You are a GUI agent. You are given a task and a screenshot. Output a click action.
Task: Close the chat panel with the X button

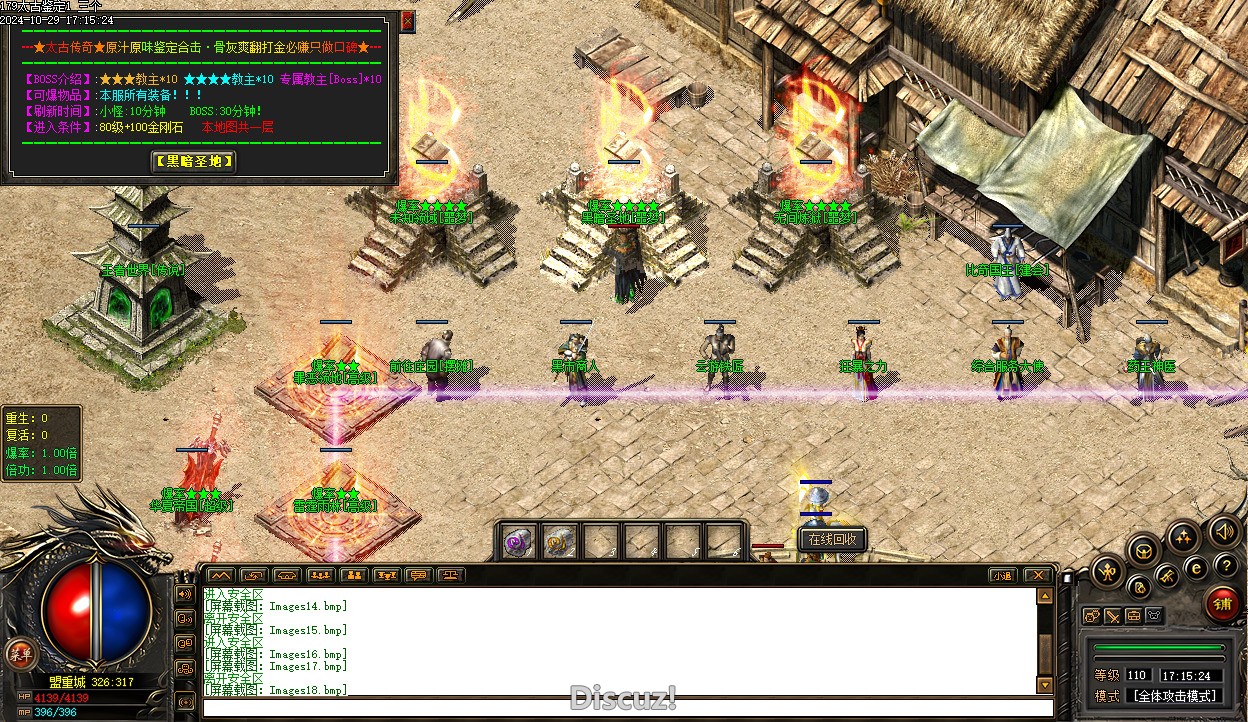click(x=1038, y=576)
